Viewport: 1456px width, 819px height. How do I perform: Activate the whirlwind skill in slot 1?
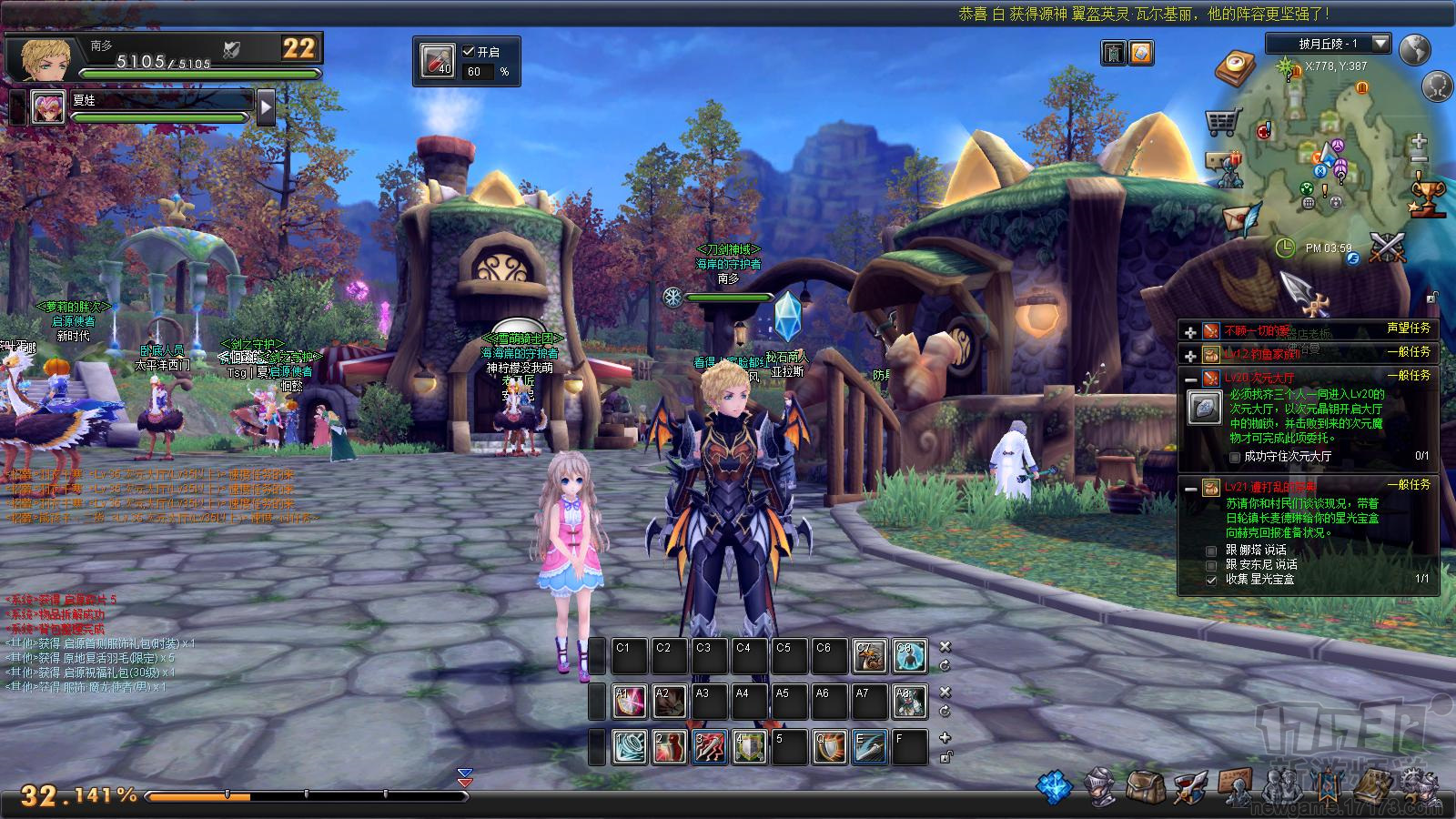coord(629,747)
